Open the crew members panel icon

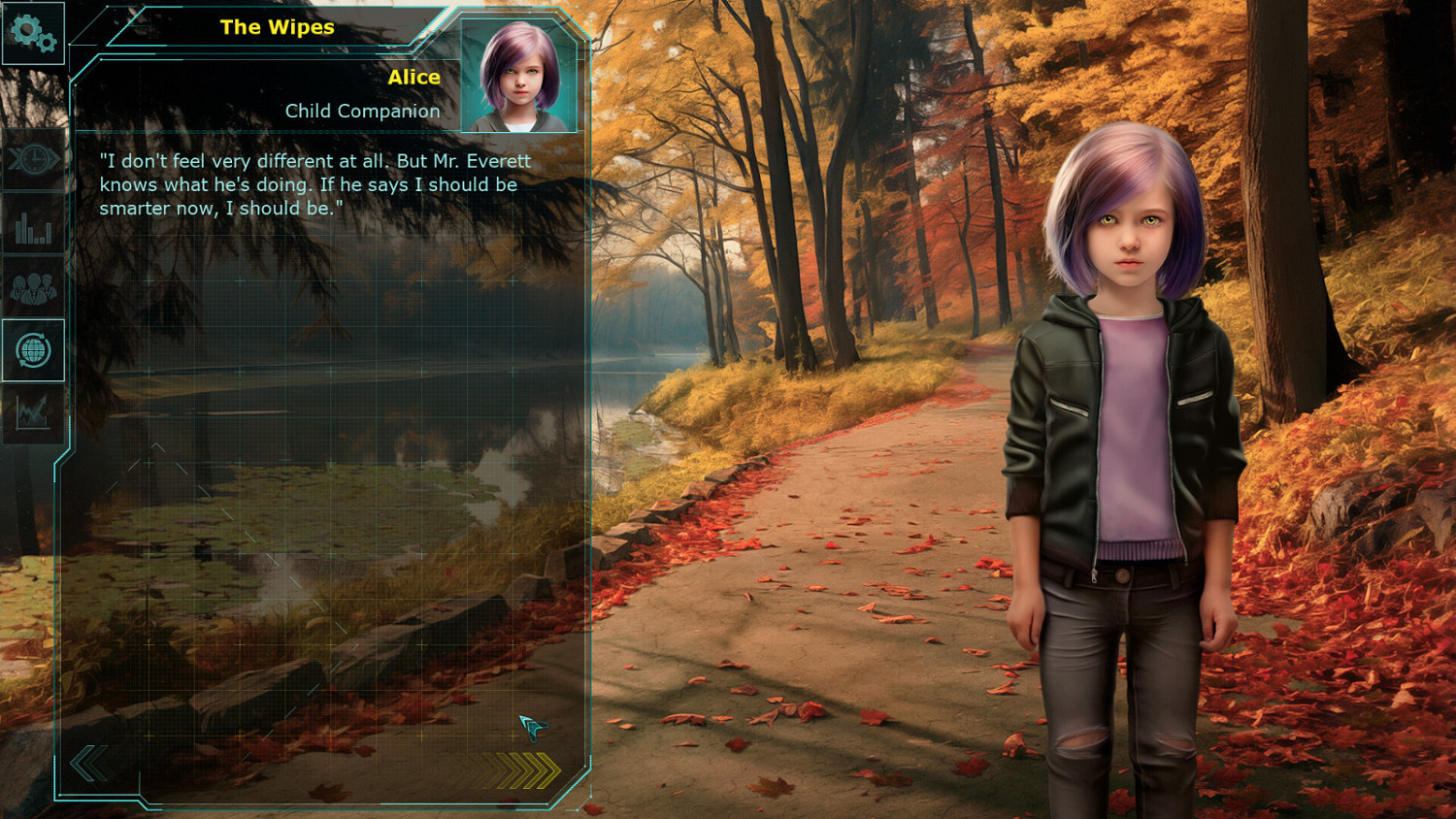33,288
